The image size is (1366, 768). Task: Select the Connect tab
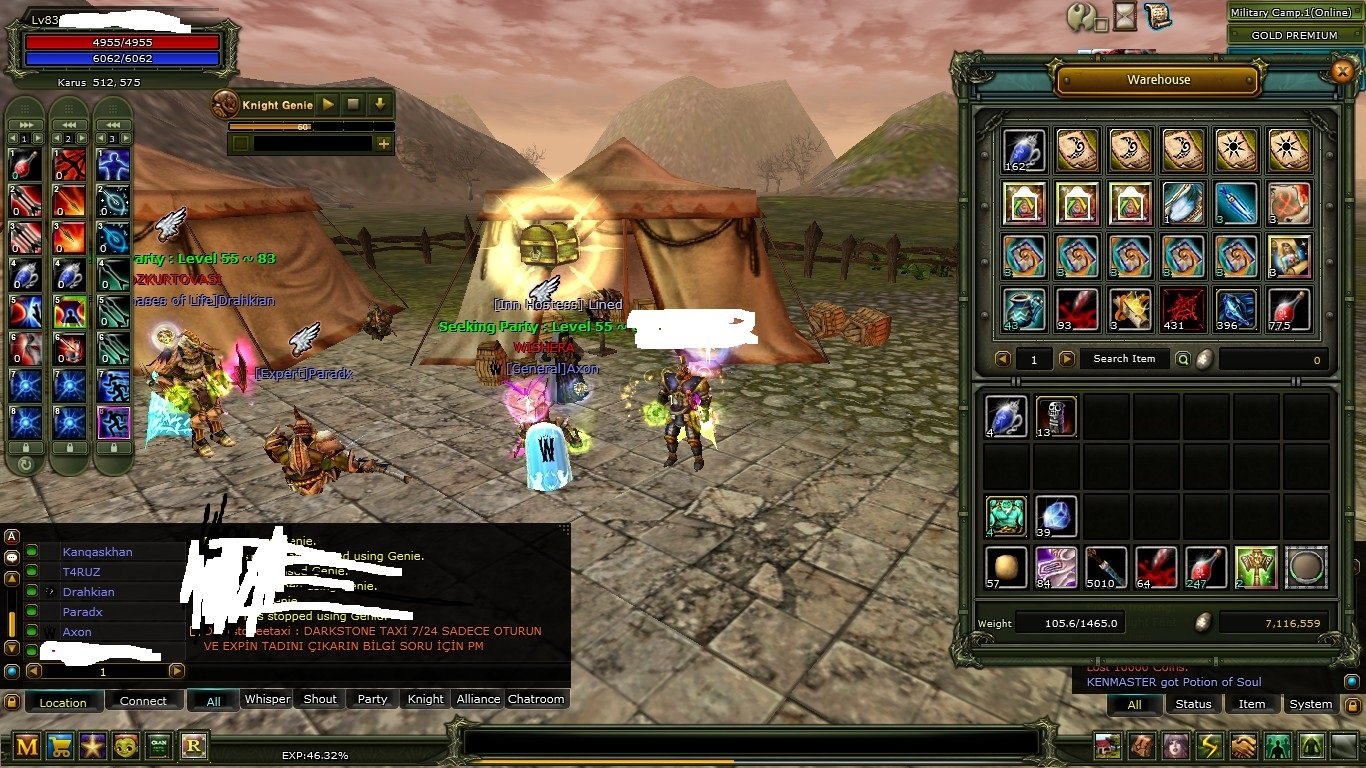tap(143, 701)
